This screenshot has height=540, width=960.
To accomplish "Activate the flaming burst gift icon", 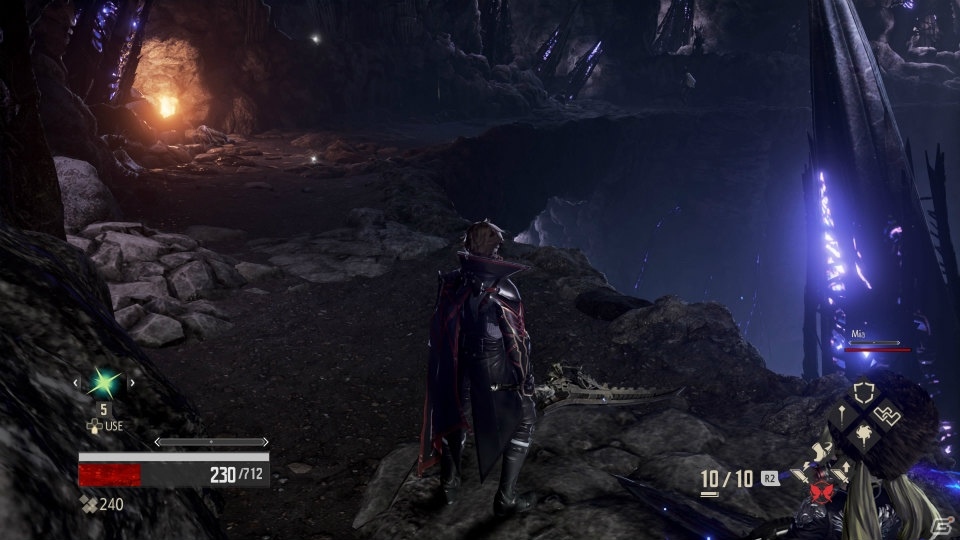I will click(861, 435).
